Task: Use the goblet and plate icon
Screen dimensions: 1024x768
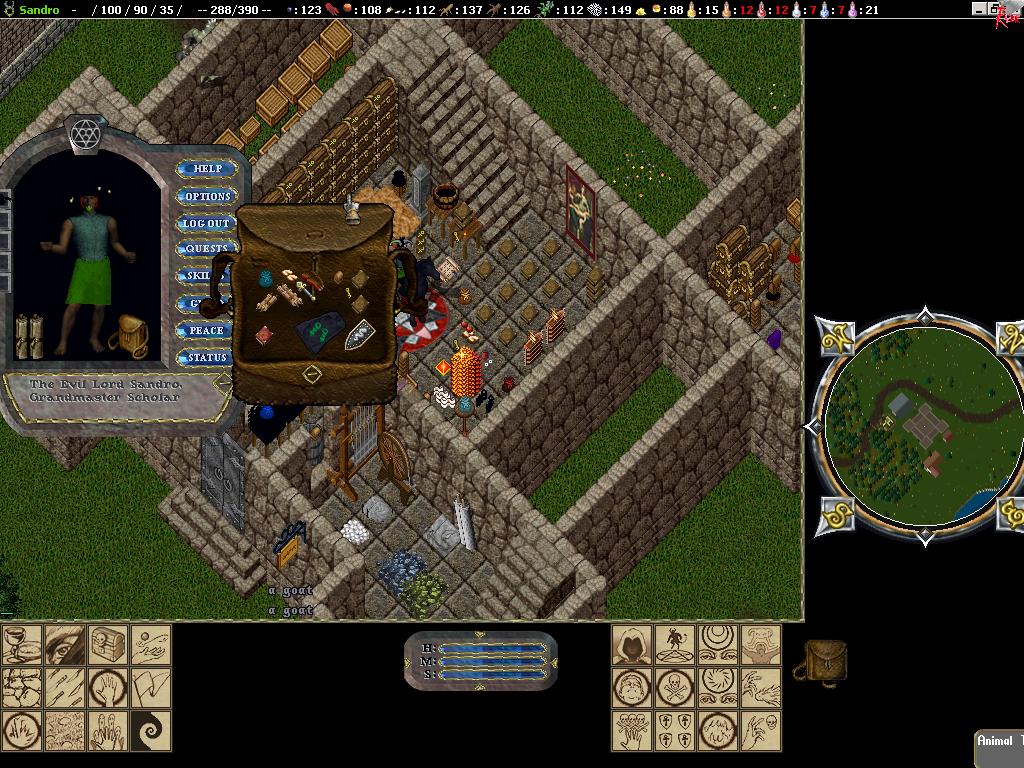Action: coord(22,645)
